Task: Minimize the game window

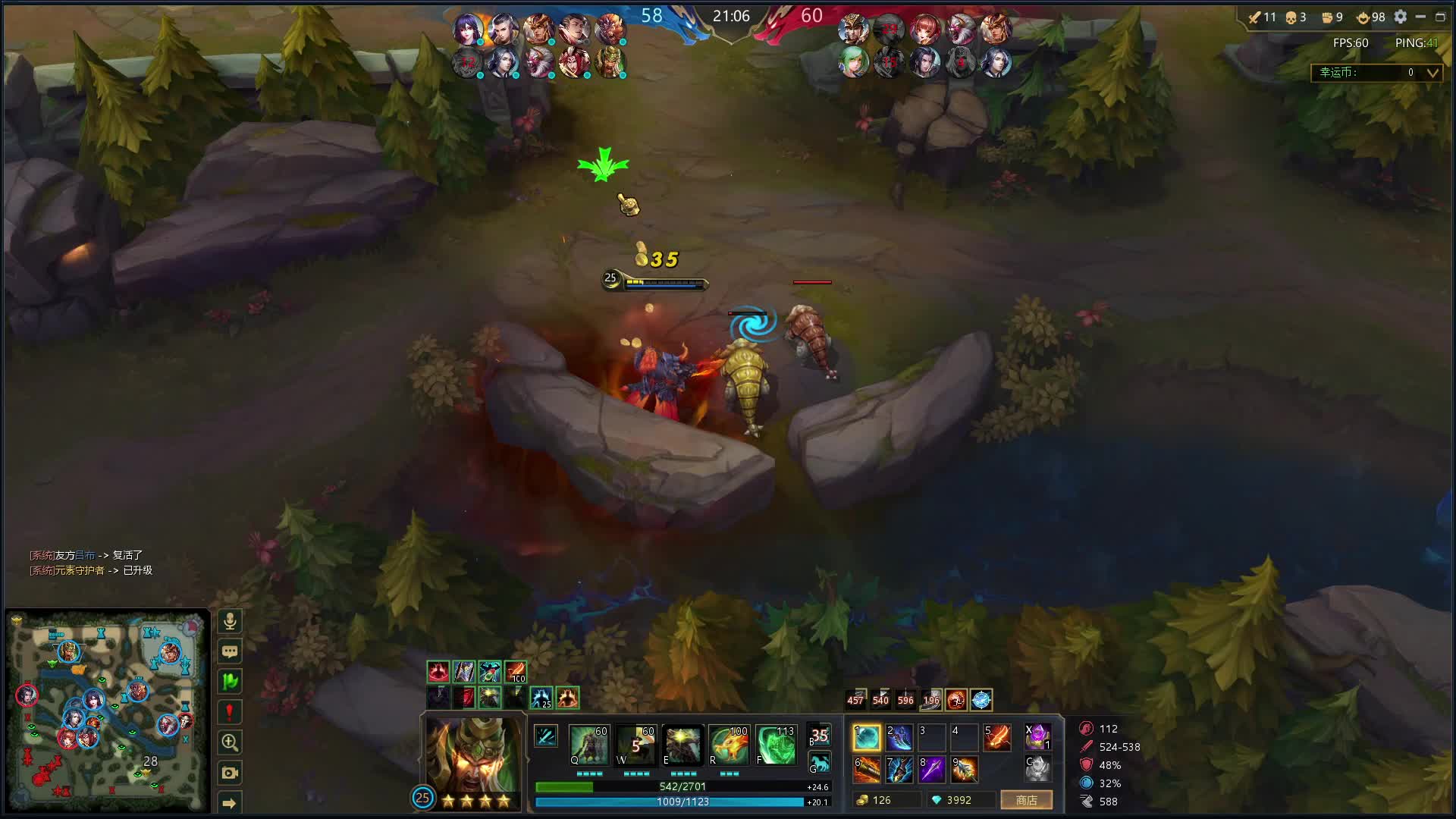Action: click(x=1420, y=17)
